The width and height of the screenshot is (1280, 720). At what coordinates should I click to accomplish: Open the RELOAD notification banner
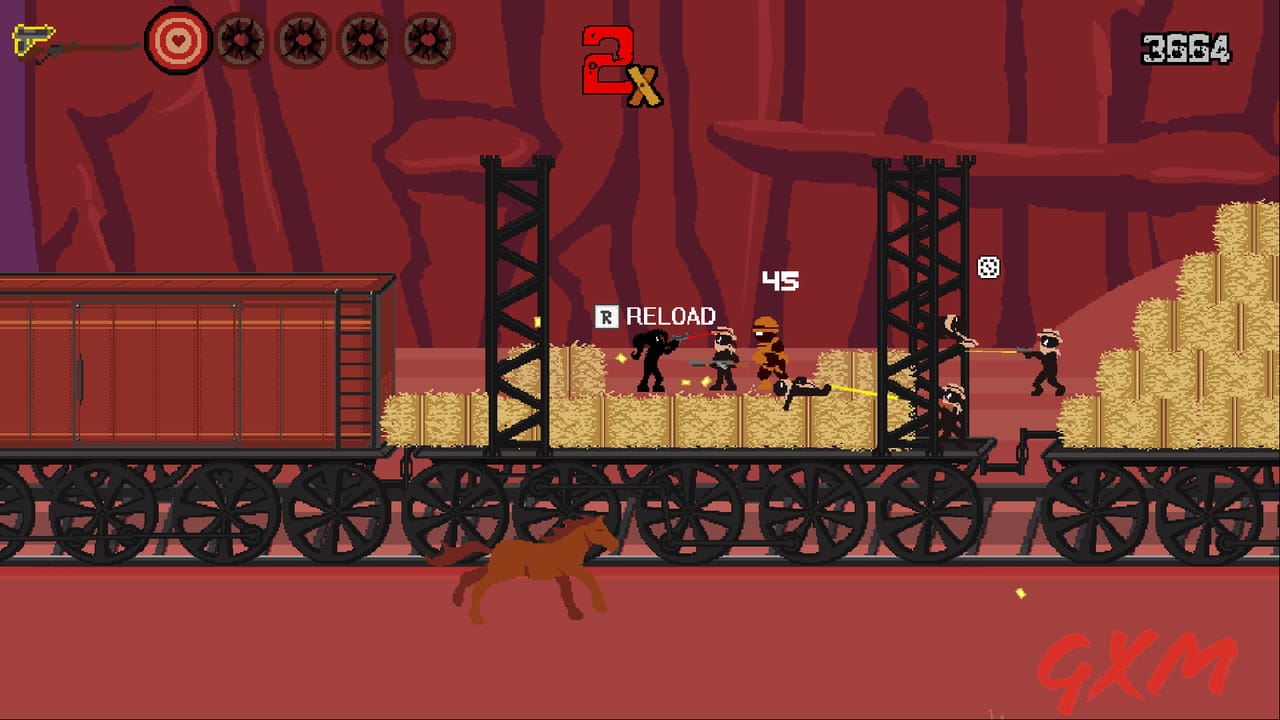pos(655,315)
